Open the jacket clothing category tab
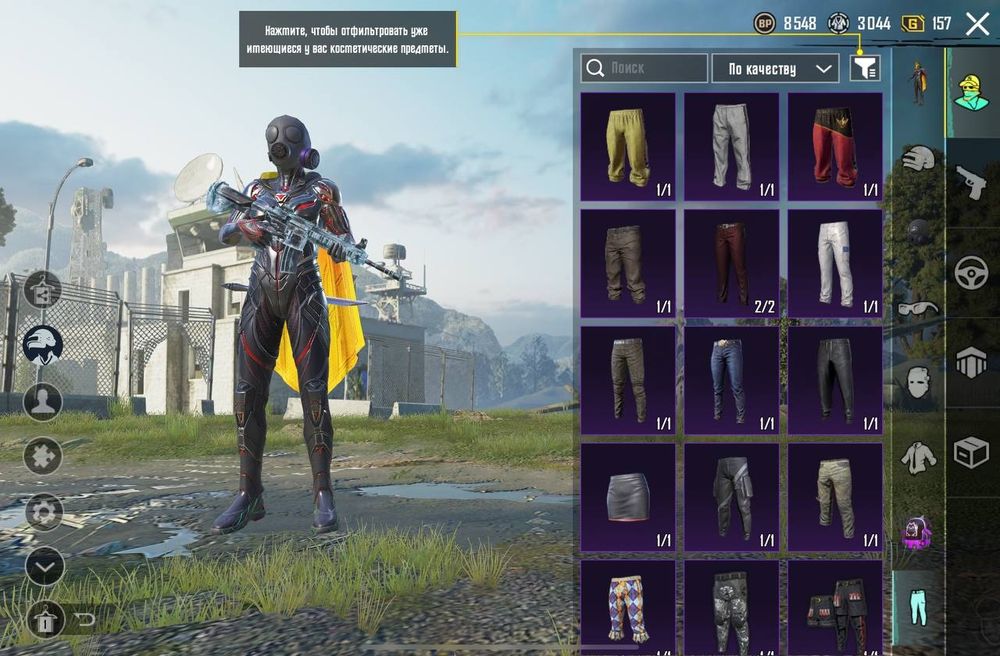 917,457
